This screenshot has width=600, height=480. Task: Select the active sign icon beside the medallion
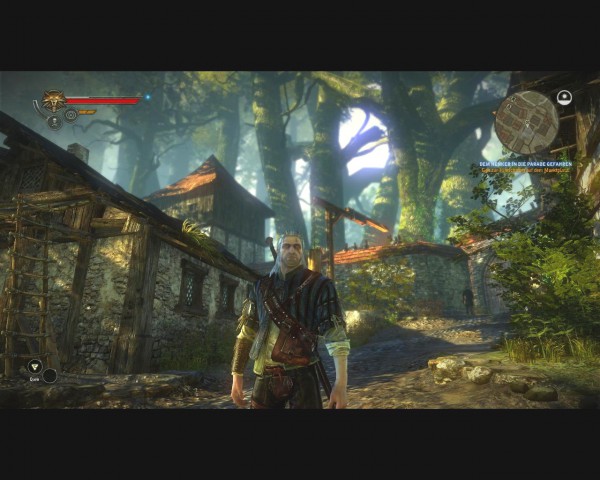click(71, 114)
